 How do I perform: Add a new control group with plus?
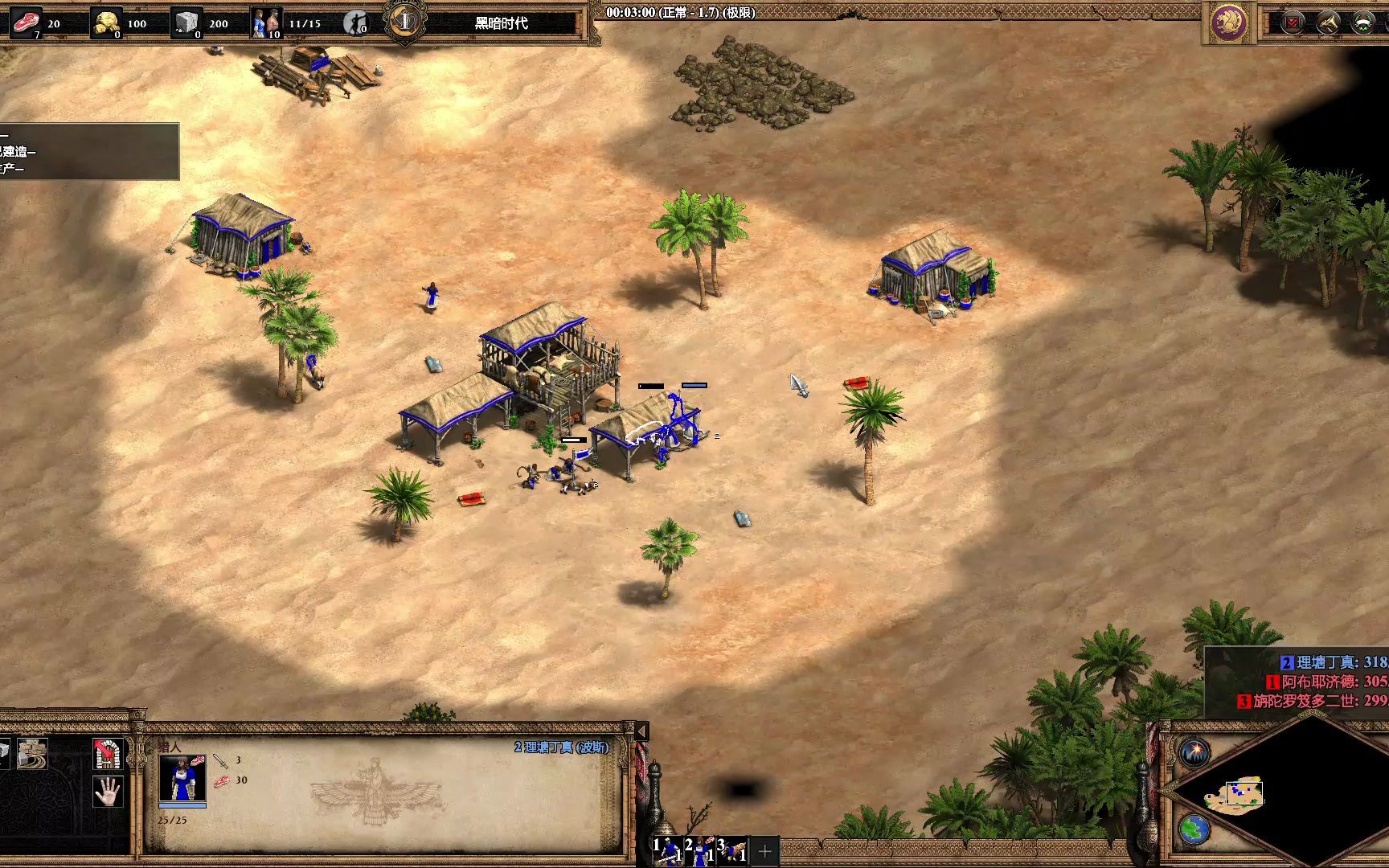pos(764,850)
